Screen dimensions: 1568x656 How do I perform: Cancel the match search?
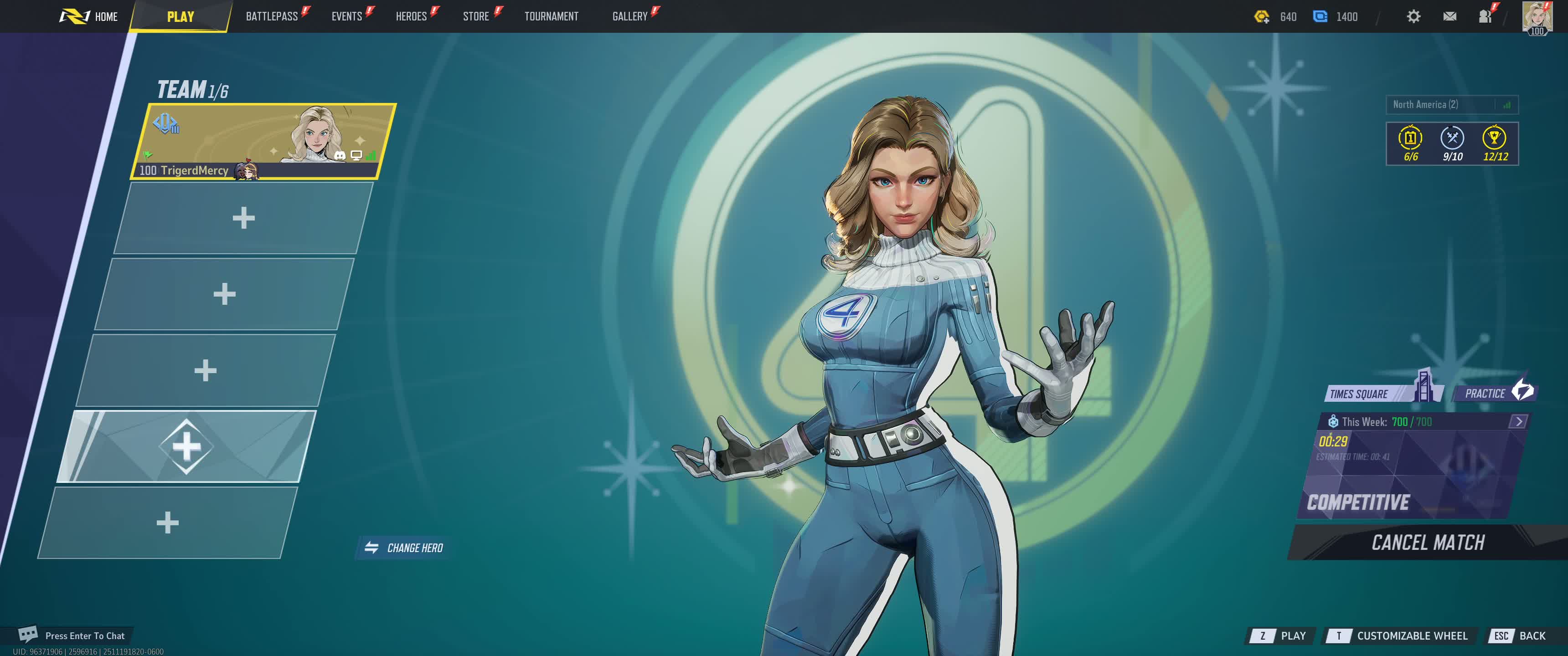pos(1427,542)
